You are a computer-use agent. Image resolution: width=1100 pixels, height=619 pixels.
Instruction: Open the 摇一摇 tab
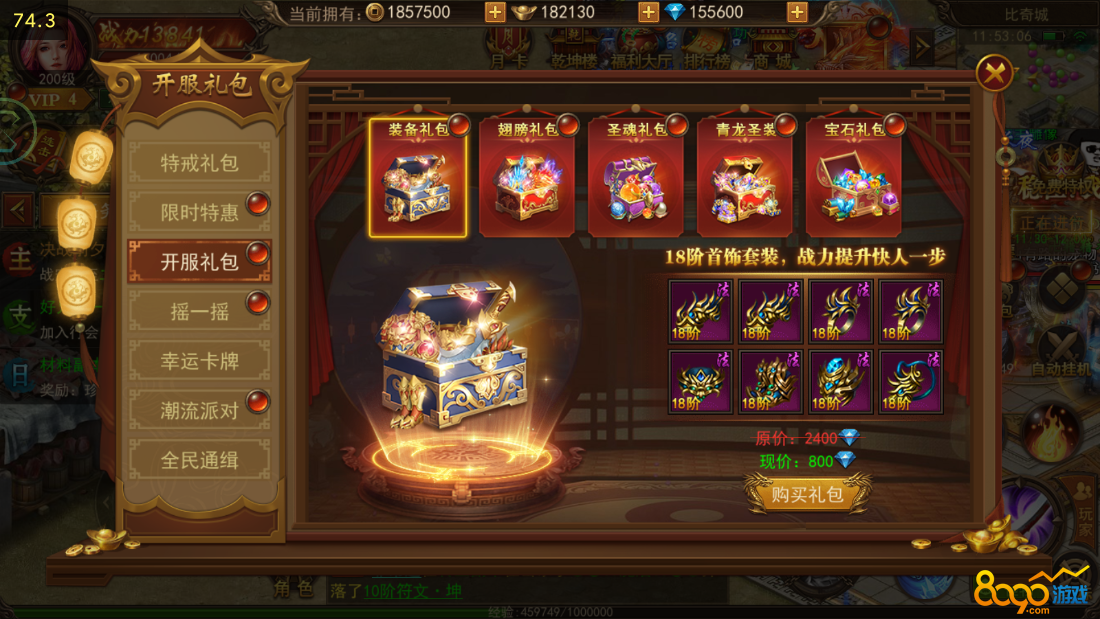(200, 312)
